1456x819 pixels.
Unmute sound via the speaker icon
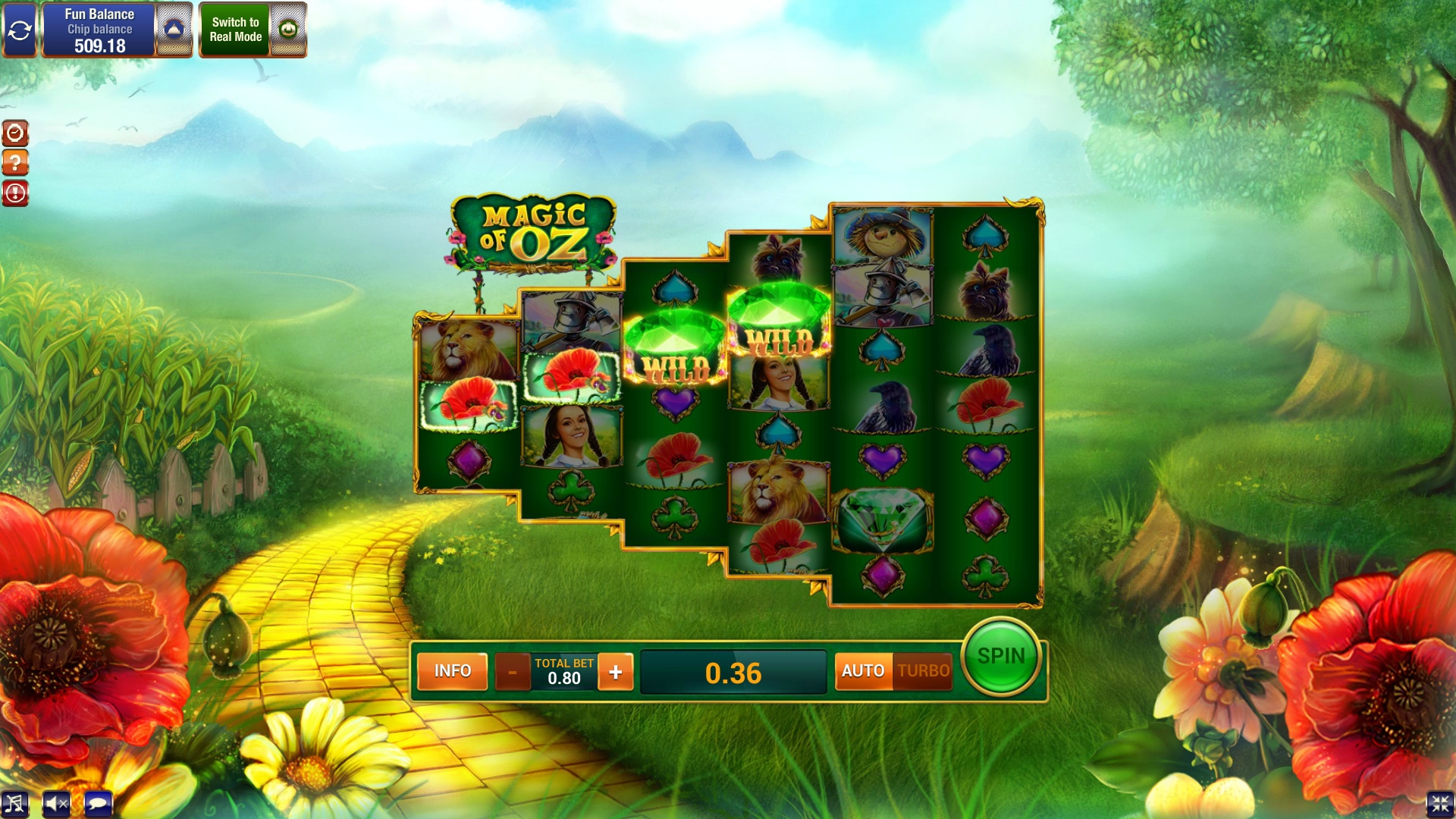tap(56, 804)
